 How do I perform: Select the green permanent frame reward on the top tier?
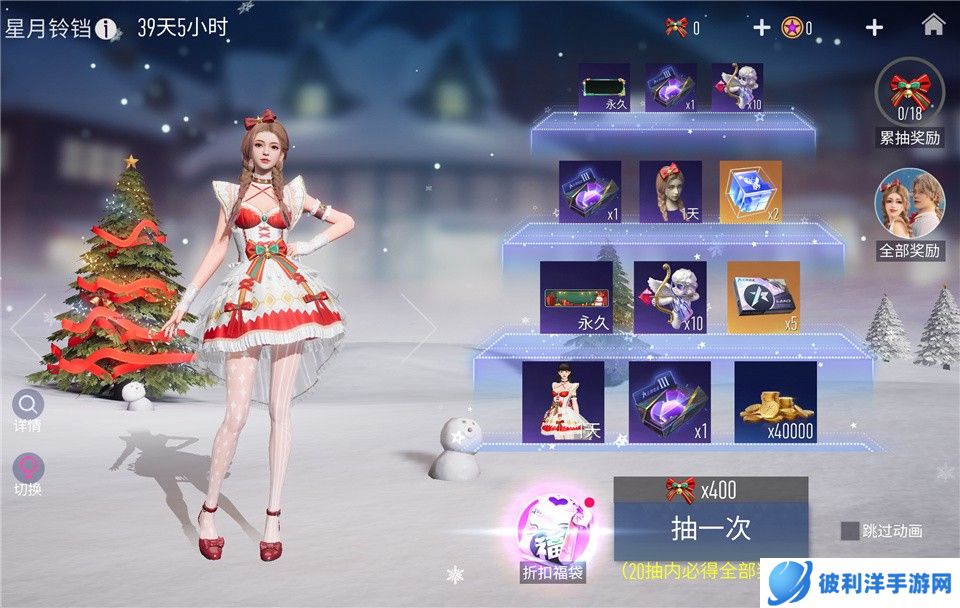click(x=604, y=87)
